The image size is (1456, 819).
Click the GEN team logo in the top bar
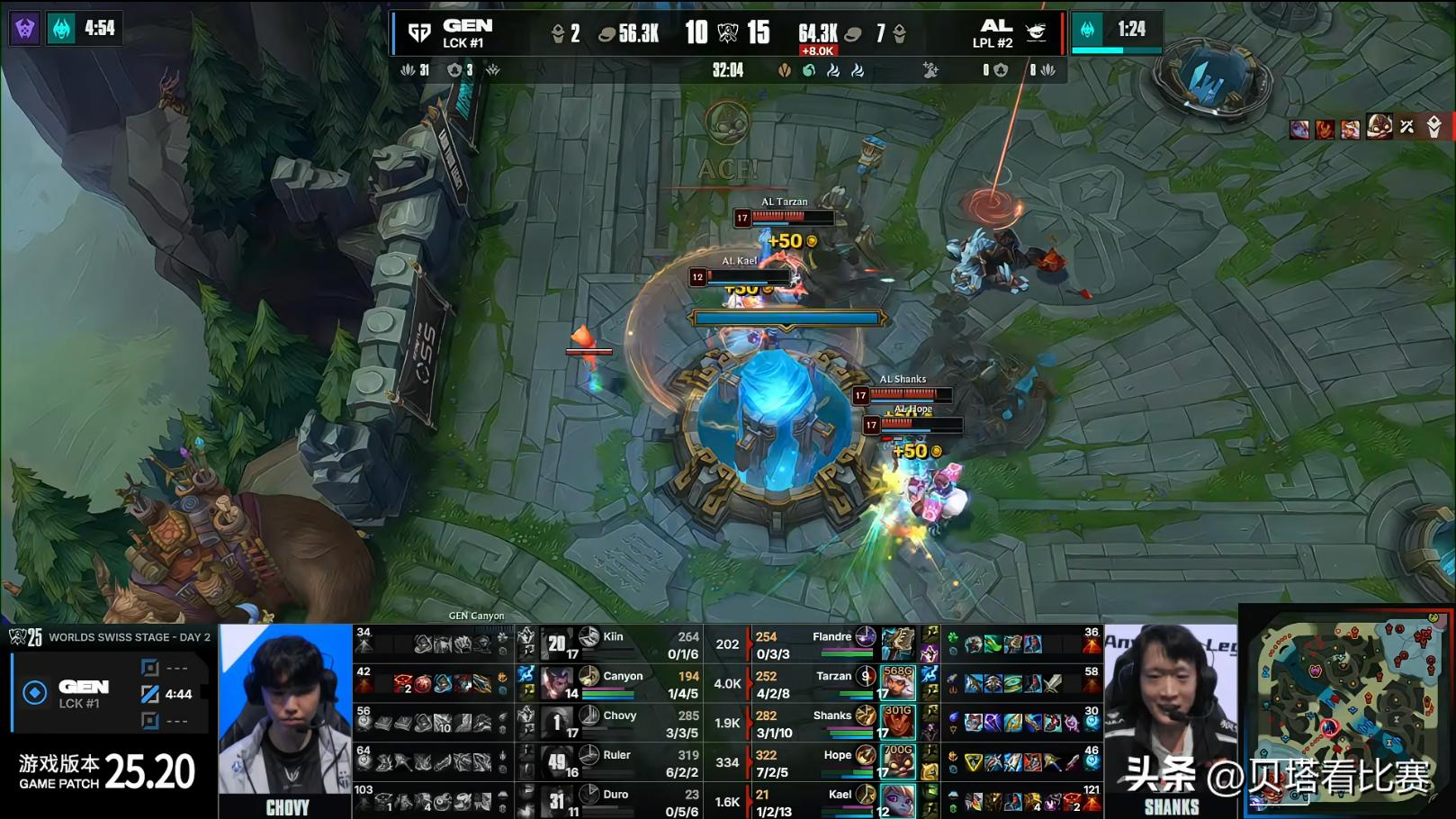click(x=419, y=33)
